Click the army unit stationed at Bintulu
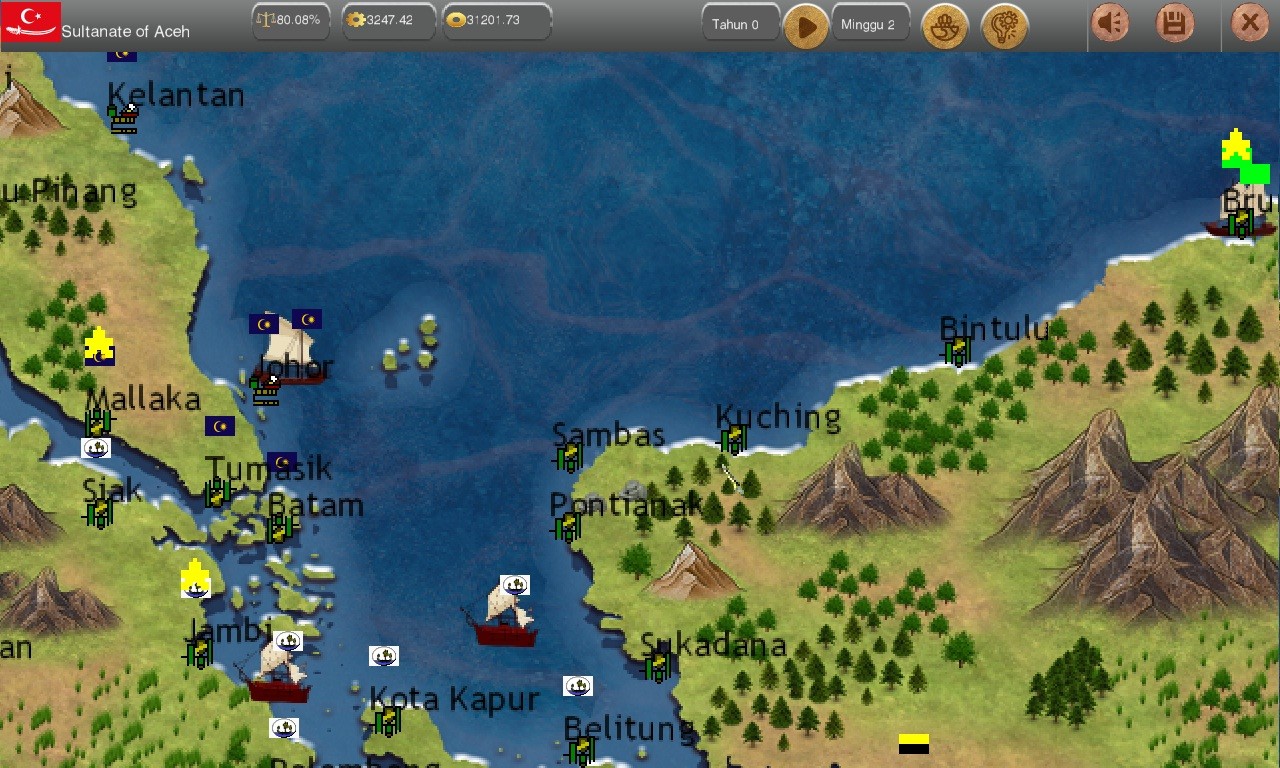The image size is (1280, 768). pyautogui.click(x=957, y=351)
